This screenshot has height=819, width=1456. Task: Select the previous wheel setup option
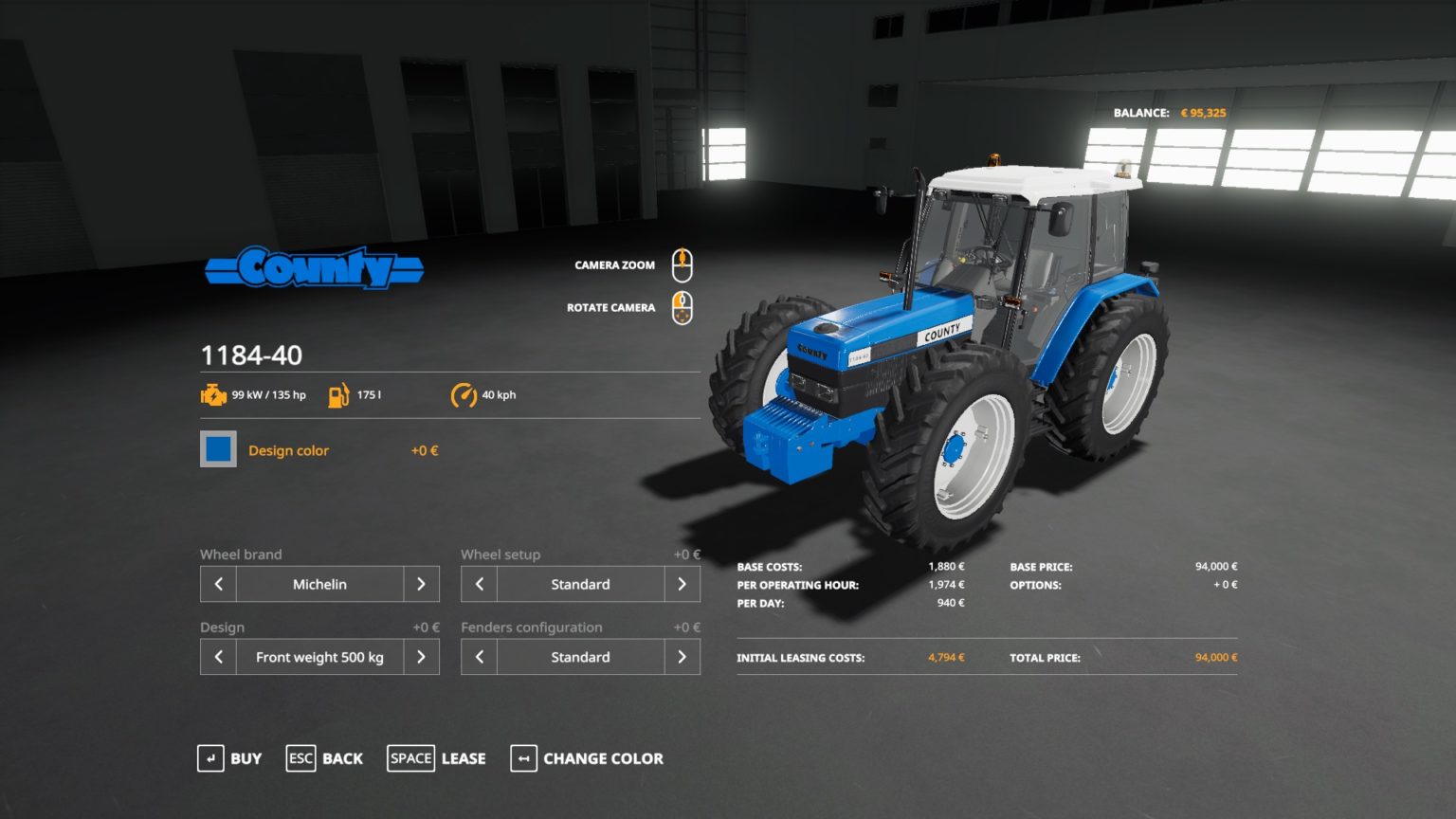478,584
